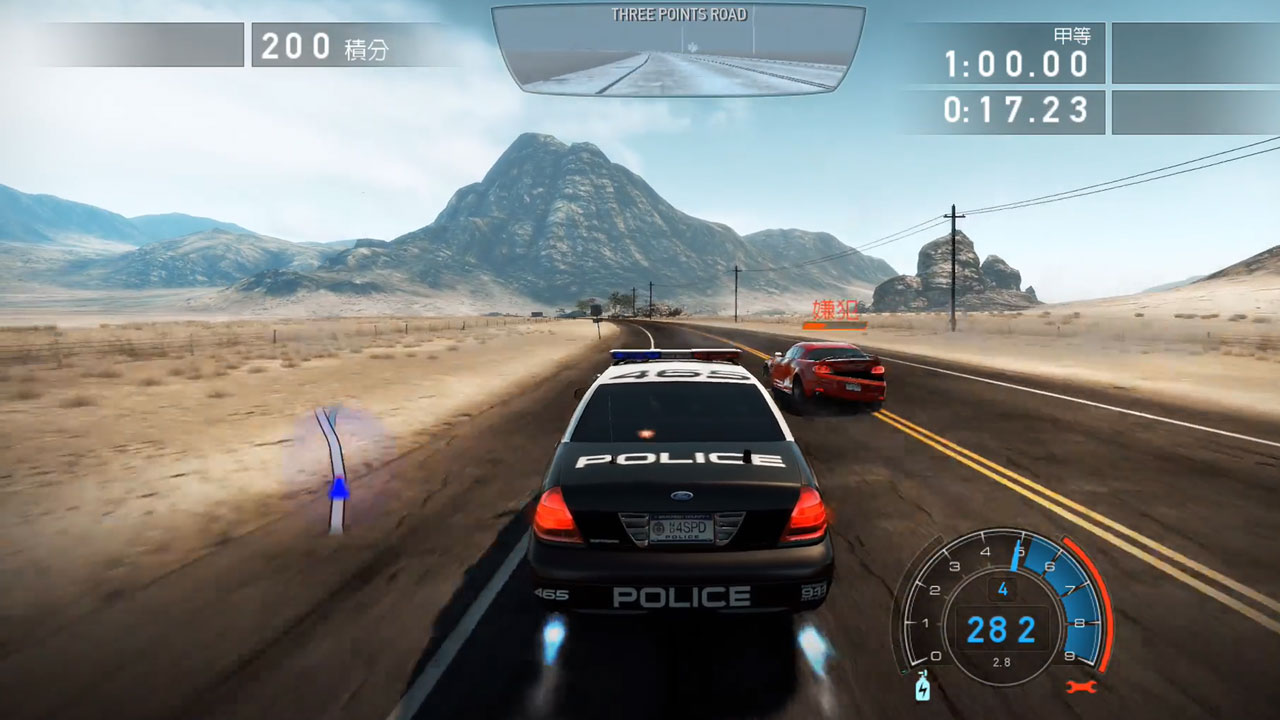Click the rear-view mirror display
1280x720 pixels.
pos(678,52)
